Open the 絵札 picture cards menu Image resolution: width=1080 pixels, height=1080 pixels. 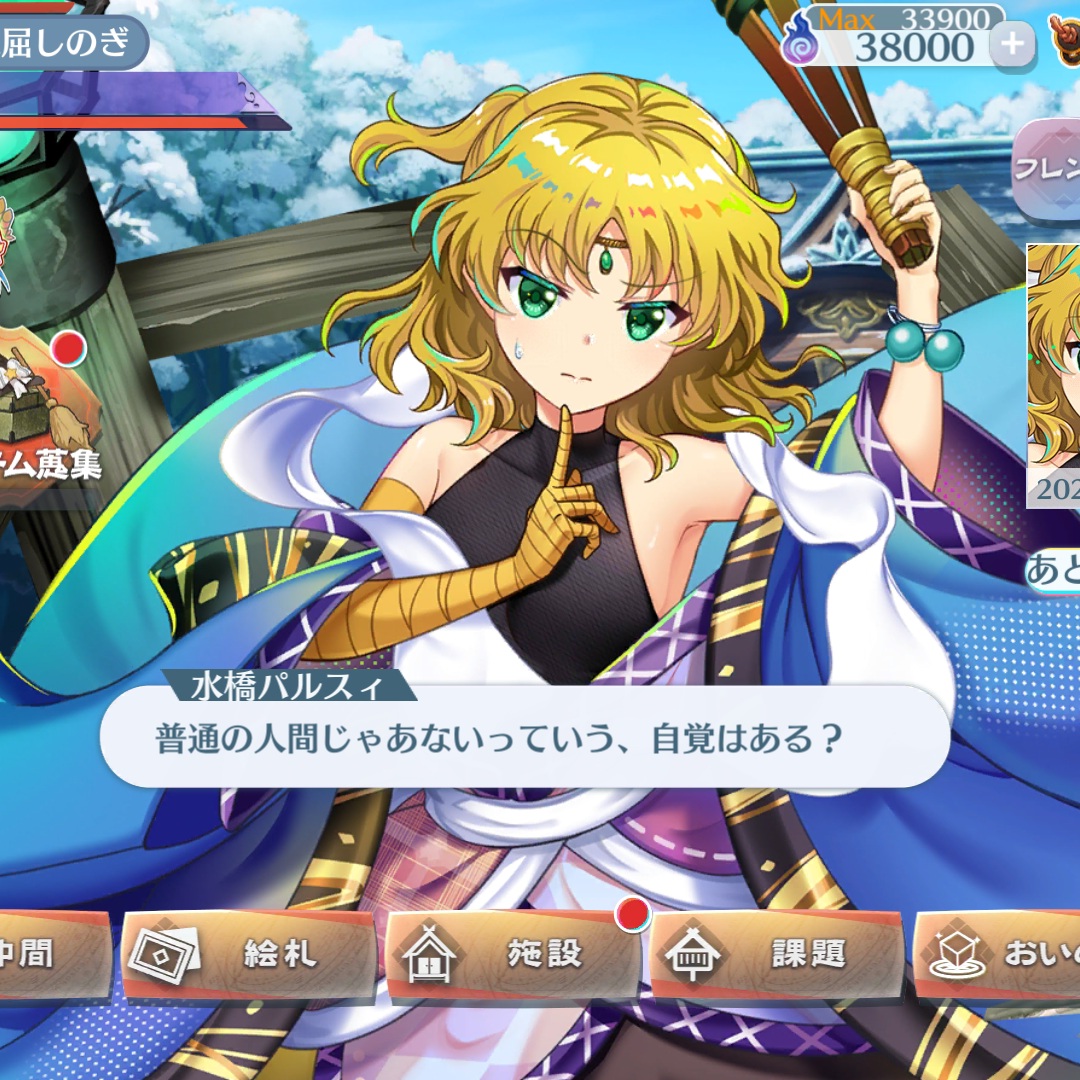[x=248, y=954]
